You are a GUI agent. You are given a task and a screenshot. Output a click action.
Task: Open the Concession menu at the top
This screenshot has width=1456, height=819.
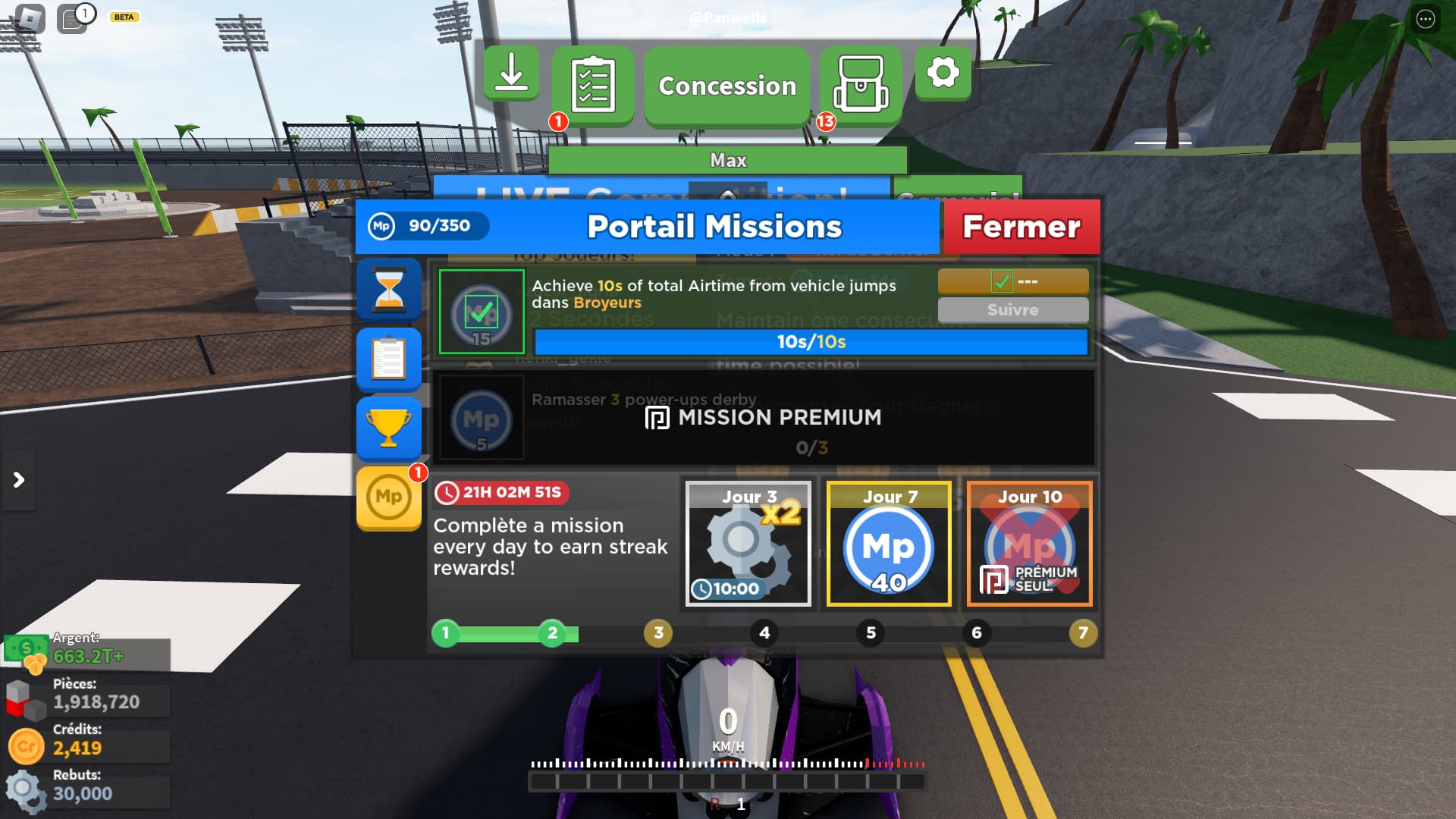point(726,85)
